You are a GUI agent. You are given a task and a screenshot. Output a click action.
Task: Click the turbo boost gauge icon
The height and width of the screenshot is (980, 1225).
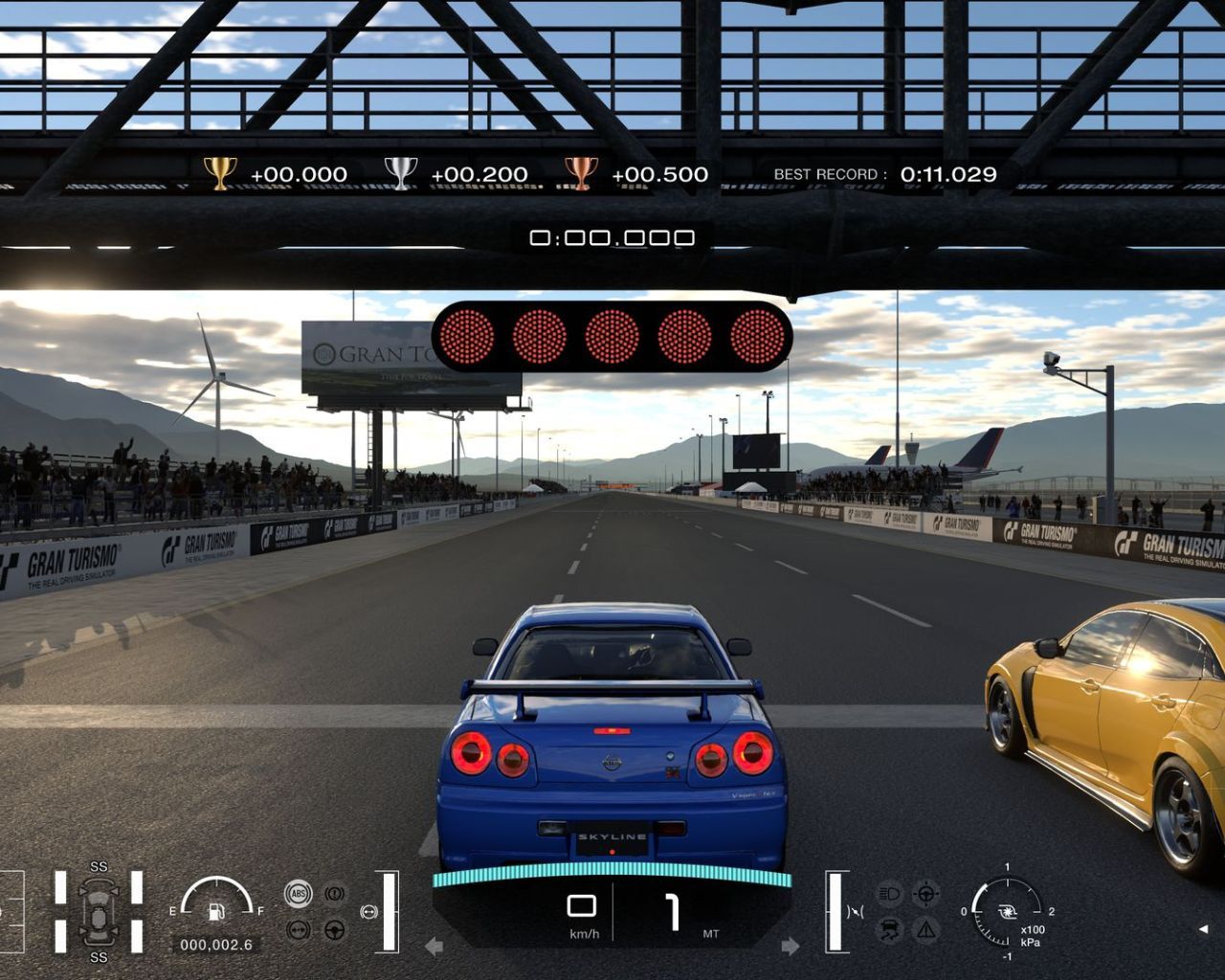click(x=1008, y=911)
